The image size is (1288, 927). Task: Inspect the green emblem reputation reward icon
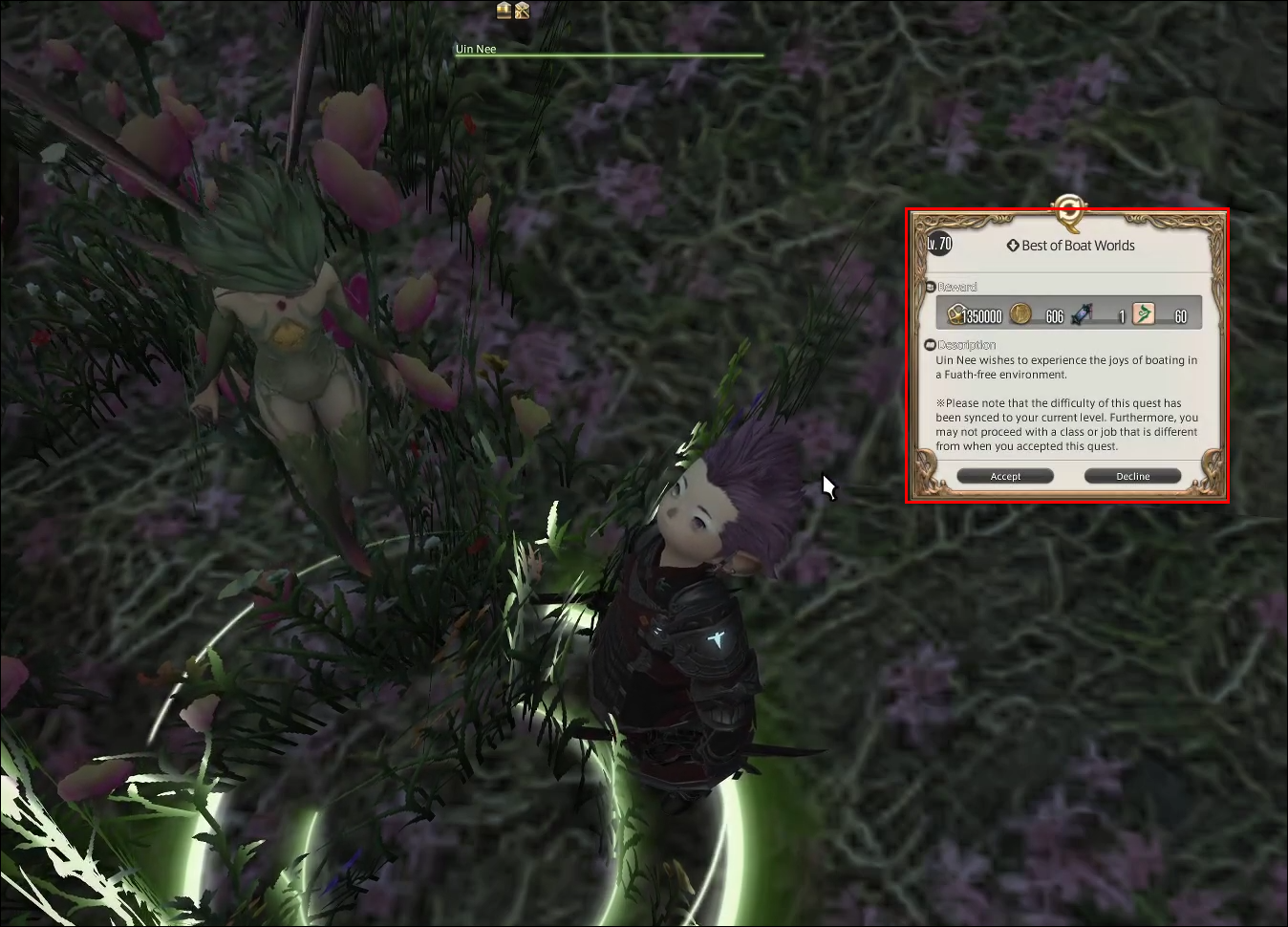tap(1143, 313)
